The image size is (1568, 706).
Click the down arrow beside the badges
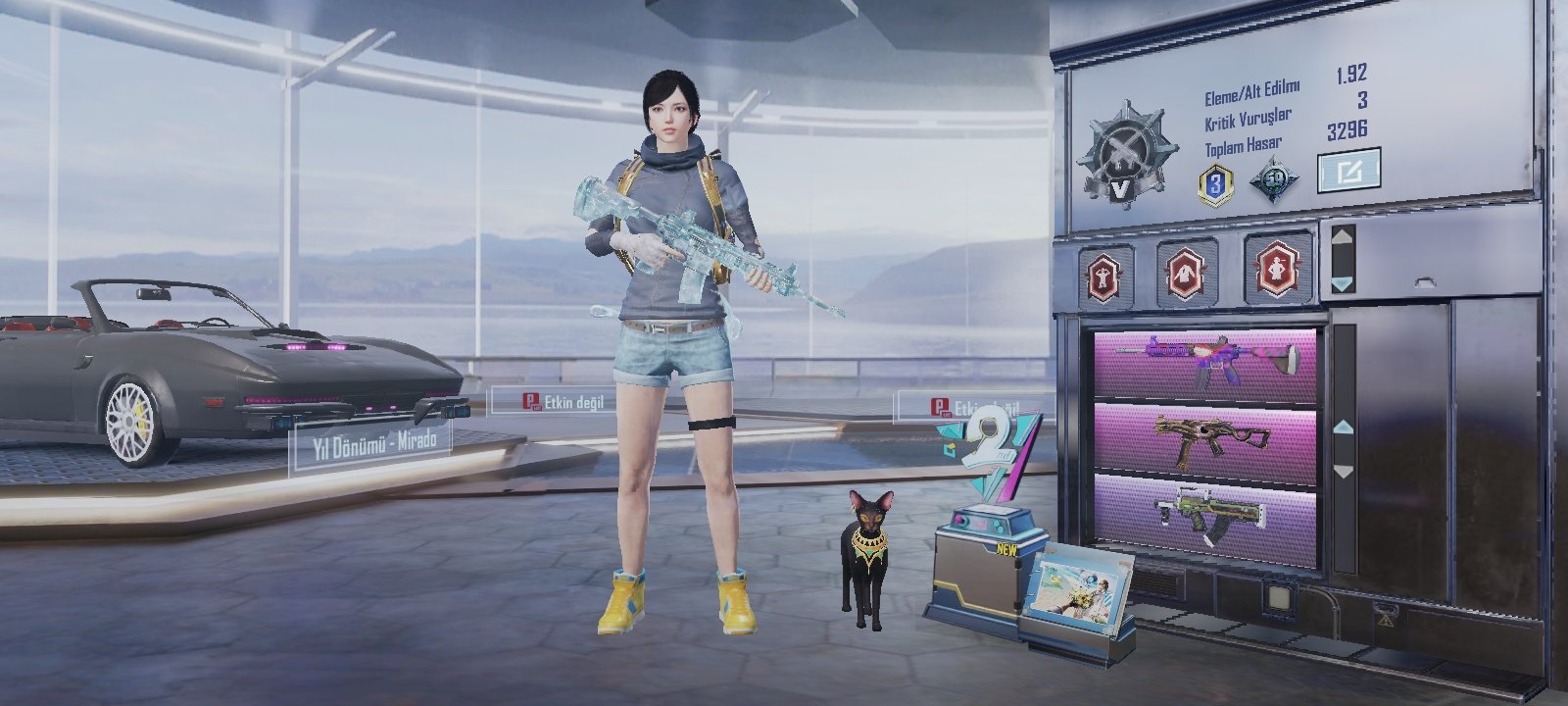(1342, 284)
